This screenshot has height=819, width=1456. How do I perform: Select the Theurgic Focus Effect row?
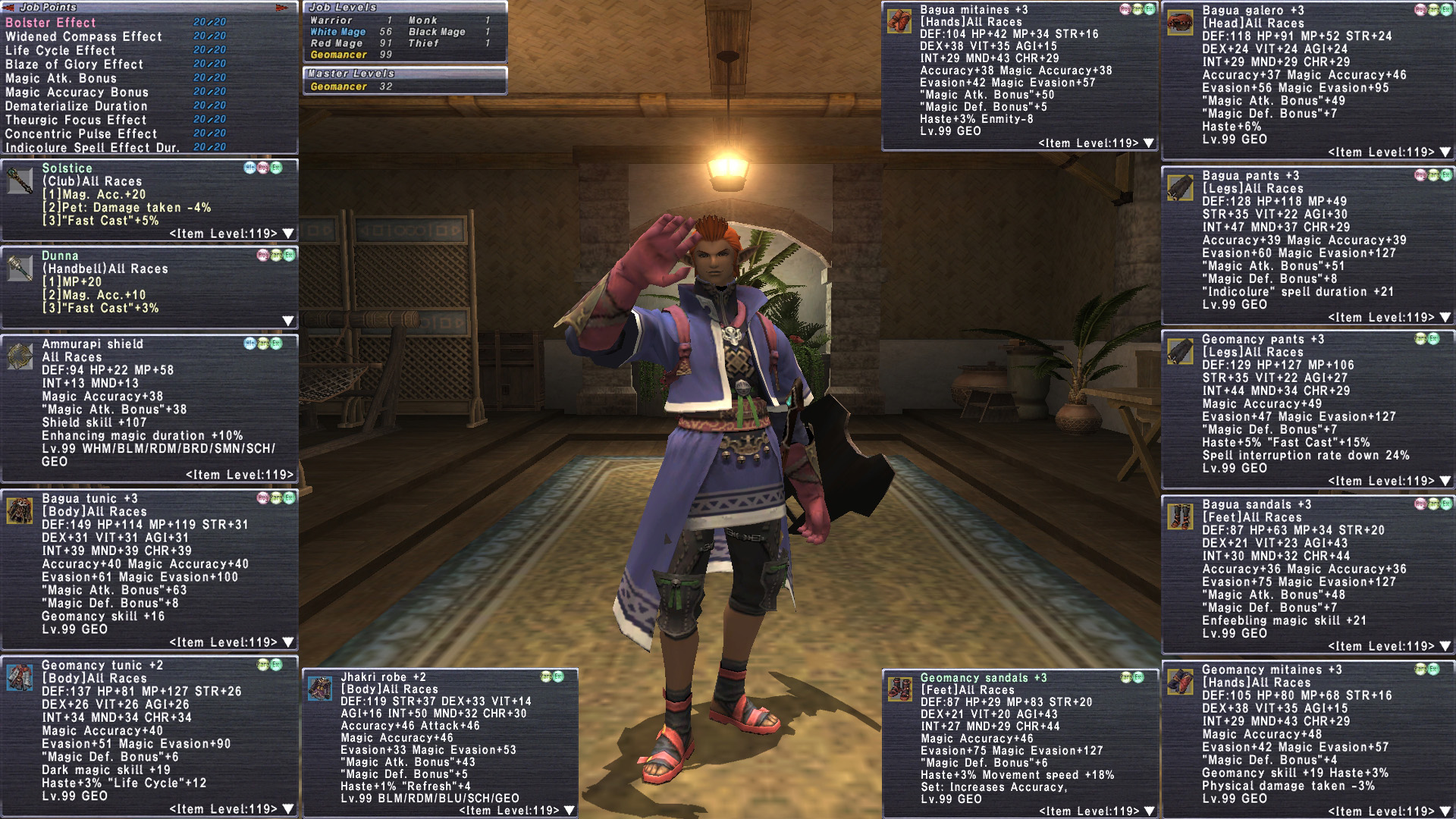[76, 120]
